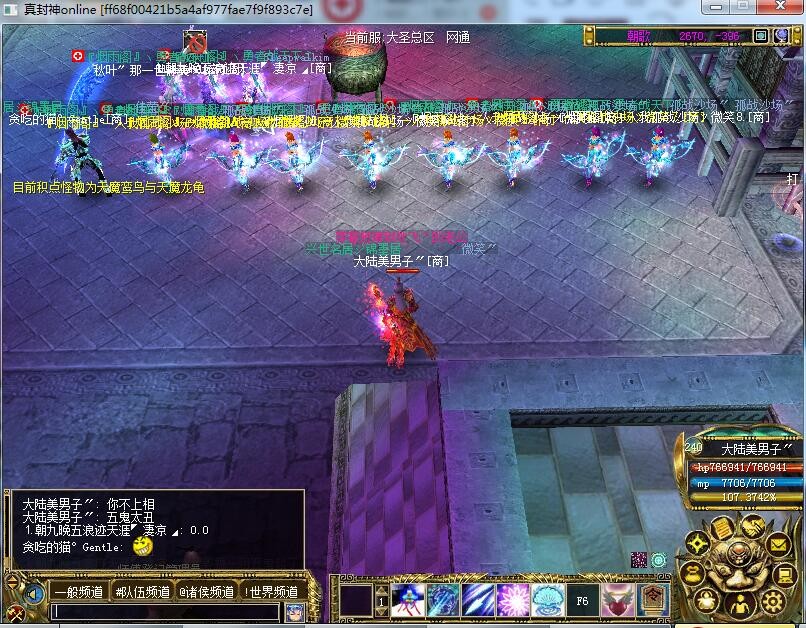This screenshot has height=628, width=806.
Task: Click the F6 hotbar slot
Action: click(x=583, y=600)
